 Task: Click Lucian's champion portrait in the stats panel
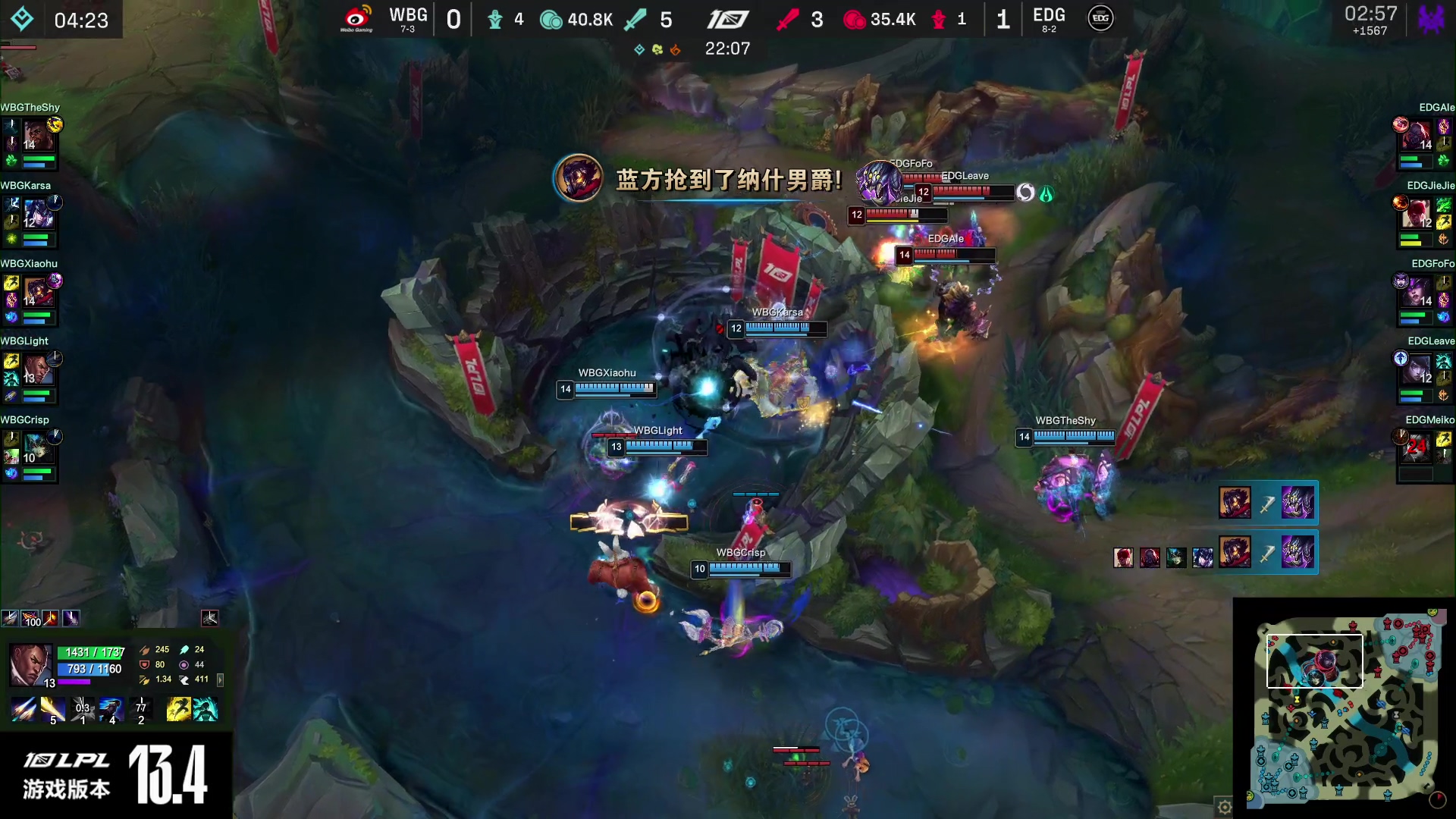click(x=30, y=664)
